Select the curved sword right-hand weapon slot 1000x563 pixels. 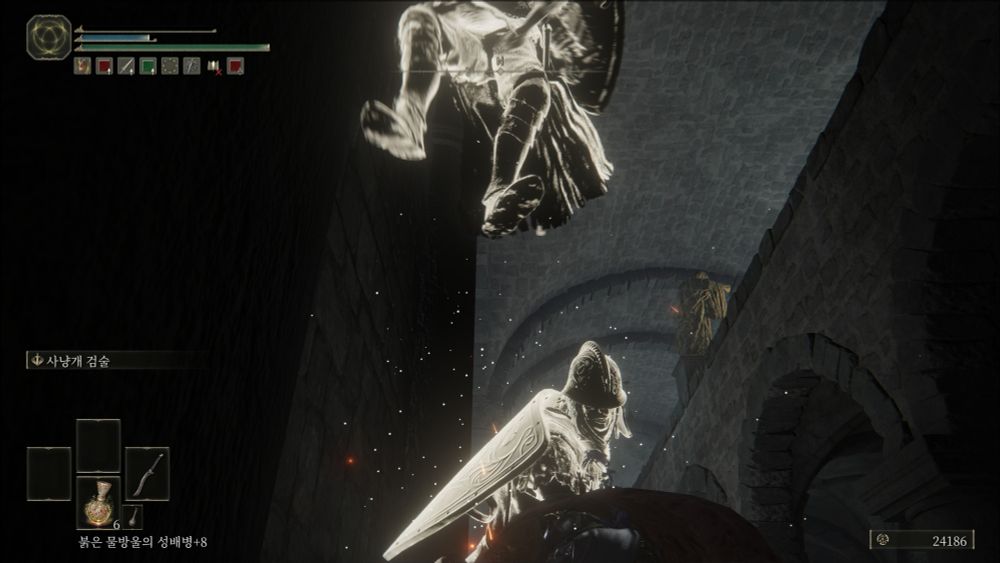pyautogui.click(x=147, y=473)
